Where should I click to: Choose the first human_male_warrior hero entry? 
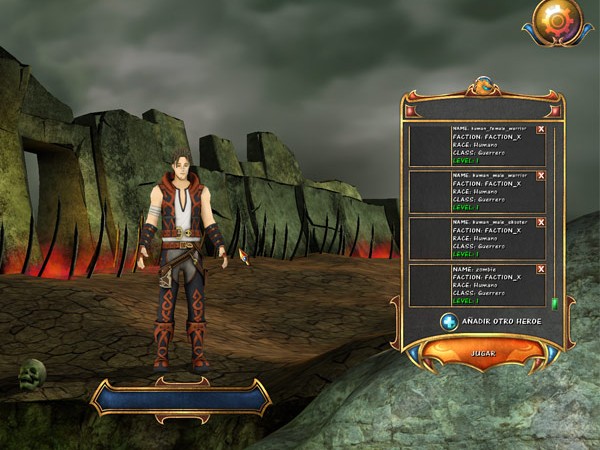476,192
